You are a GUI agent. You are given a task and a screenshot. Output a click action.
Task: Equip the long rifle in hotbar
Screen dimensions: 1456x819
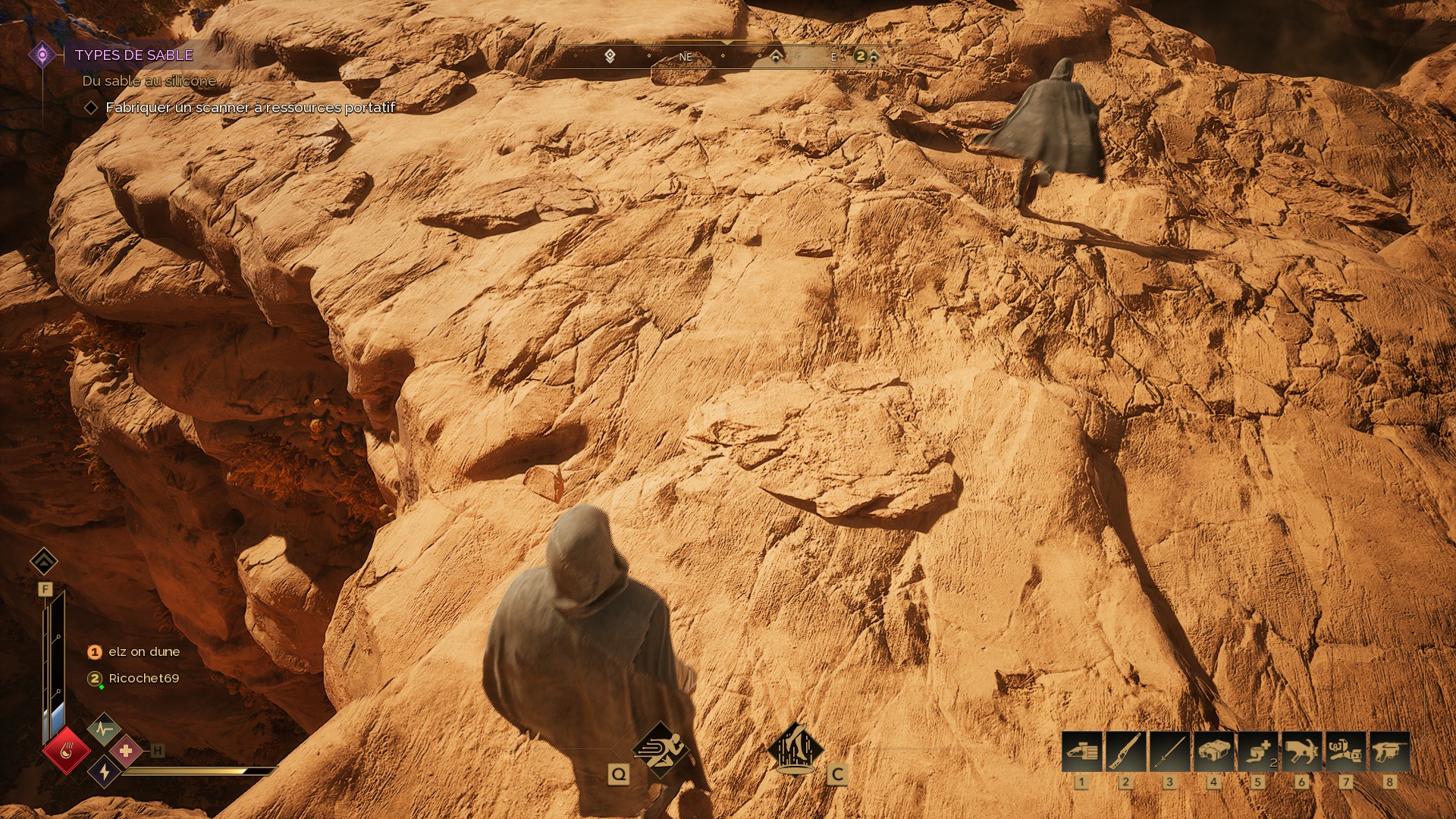(x=1125, y=752)
